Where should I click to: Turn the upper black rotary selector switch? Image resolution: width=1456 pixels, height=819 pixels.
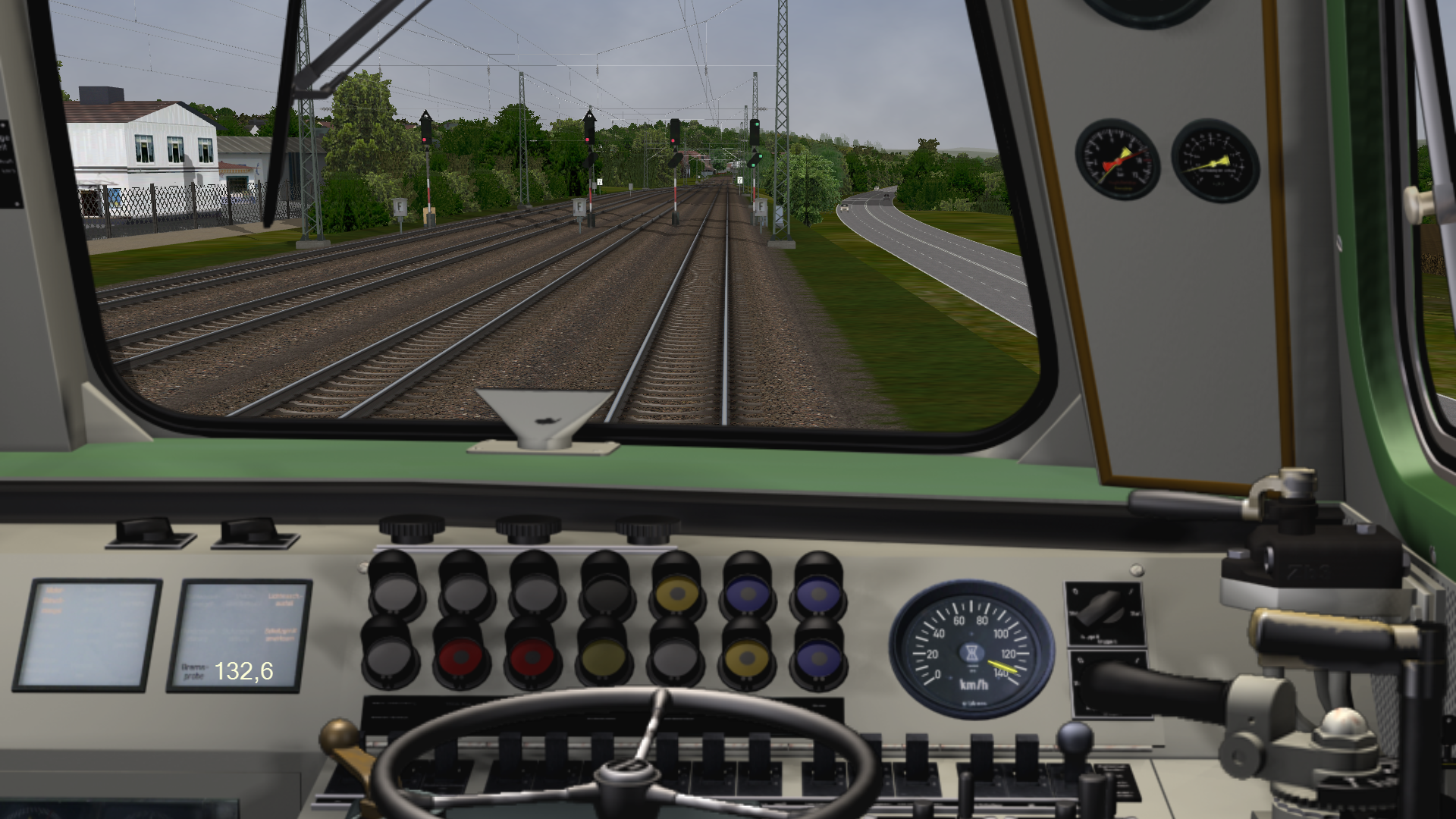click(1101, 607)
